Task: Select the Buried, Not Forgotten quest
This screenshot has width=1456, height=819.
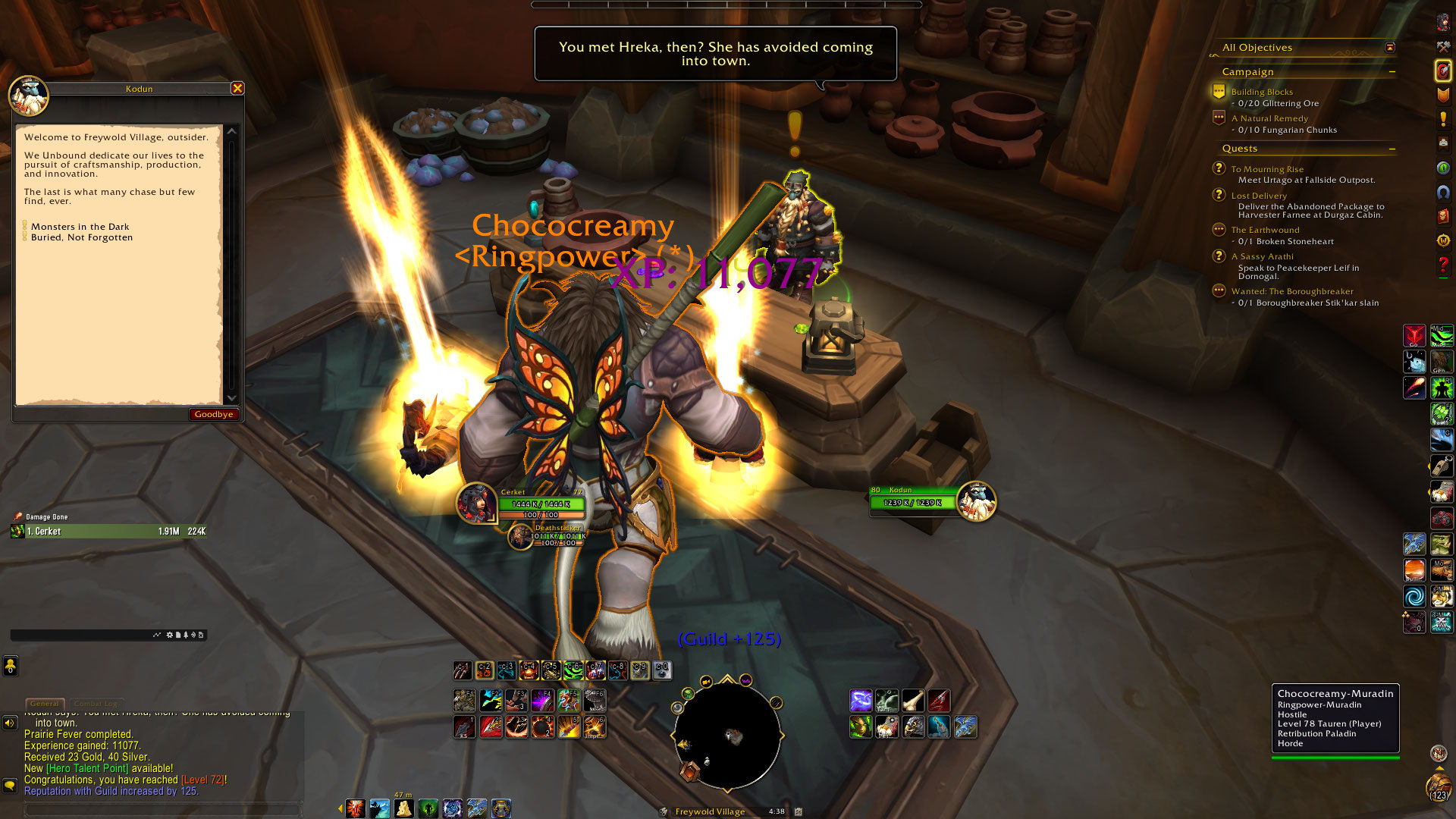Action: click(x=81, y=237)
